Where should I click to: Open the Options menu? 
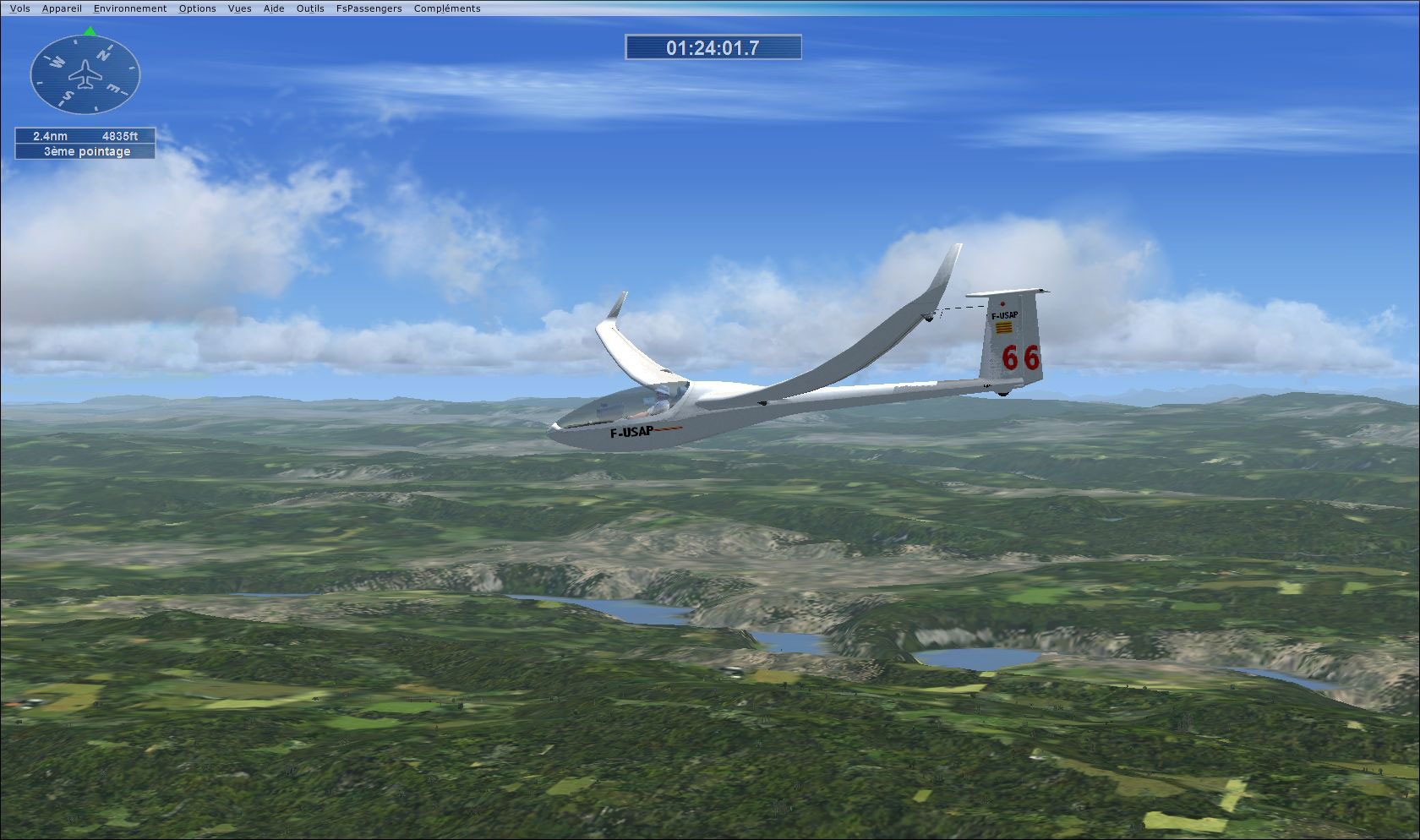pyautogui.click(x=197, y=8)
